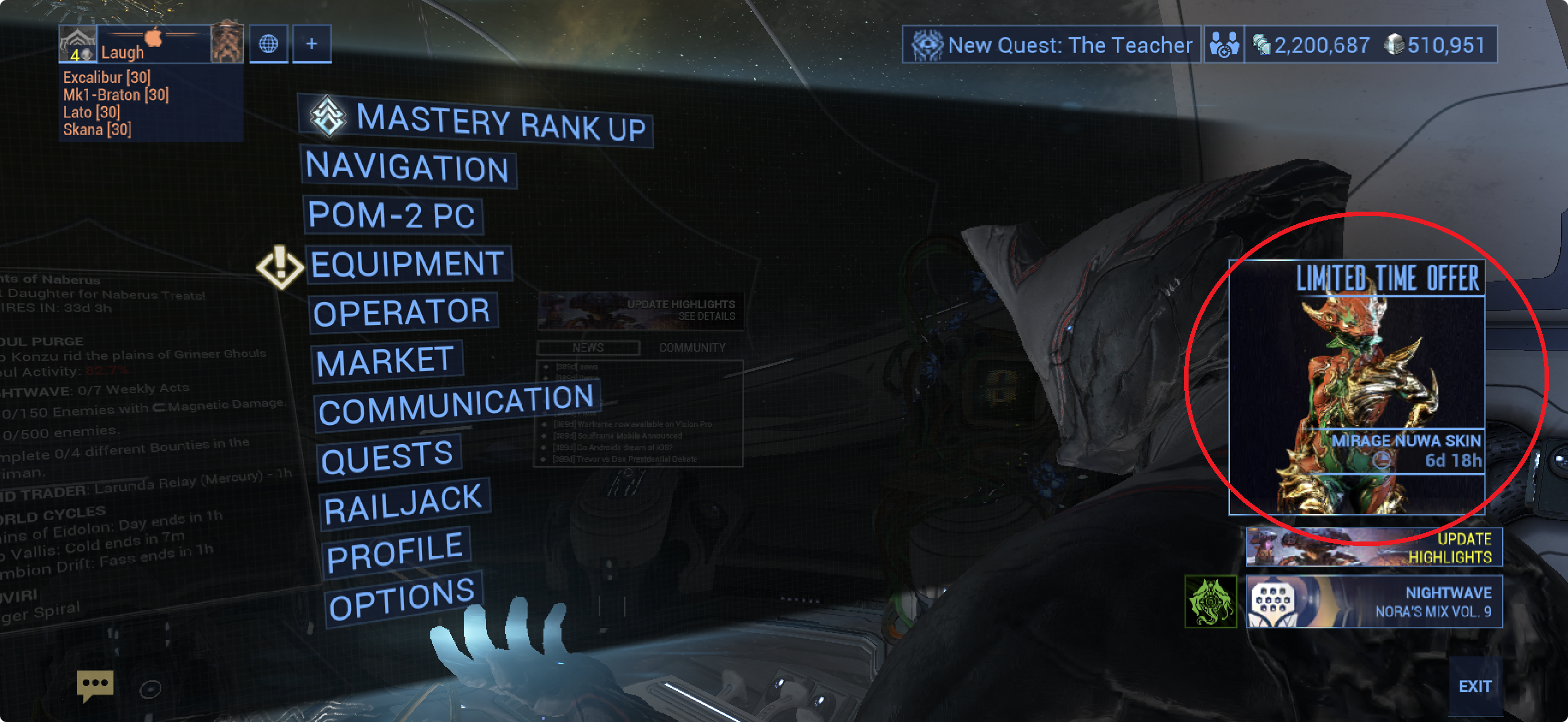This screenshot has width=1568, height=722.
Task: Click the globe icon near the player name
Action: pyautogui.click(x=268, y=44)
